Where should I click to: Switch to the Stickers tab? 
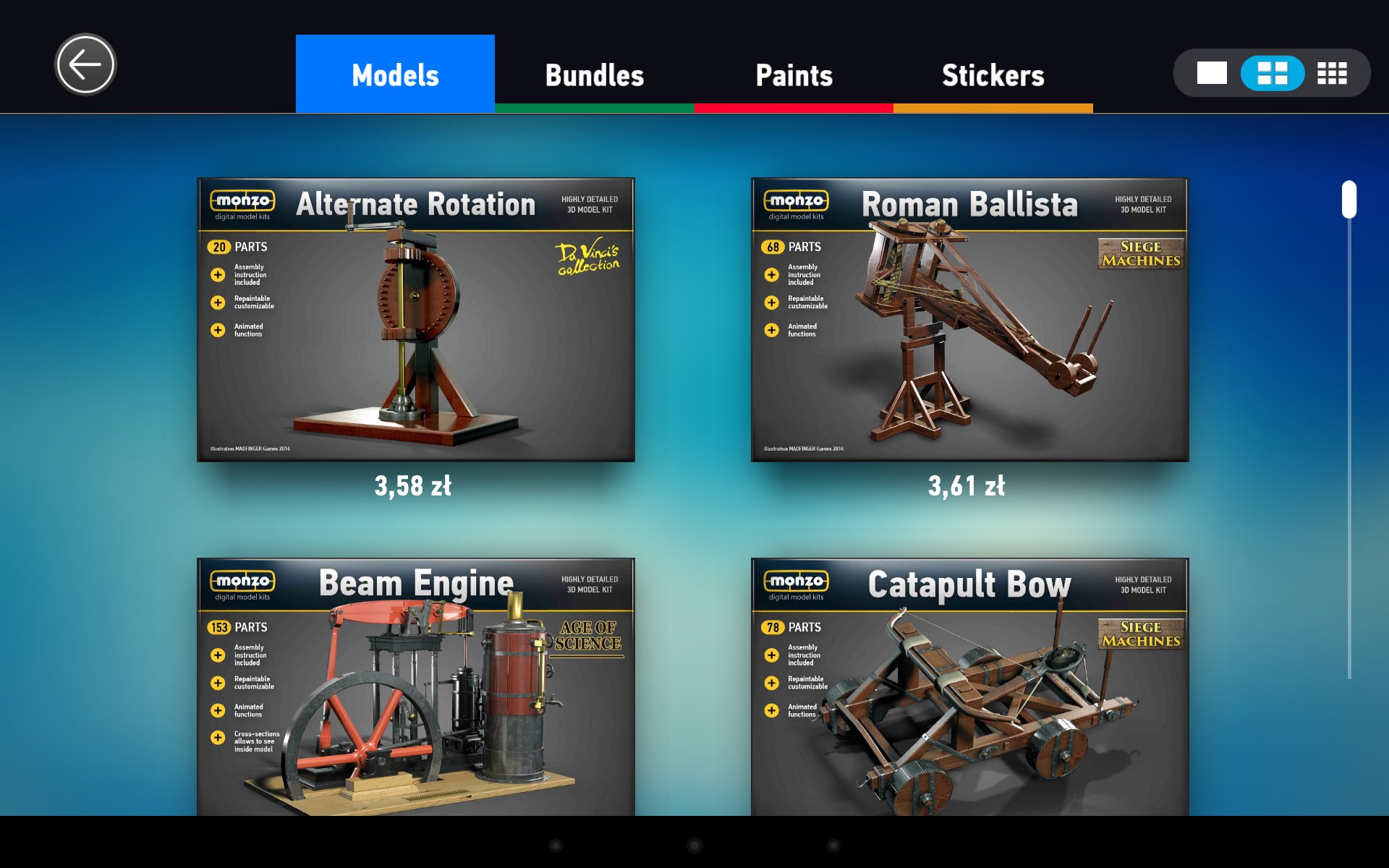[x=993, y=75]
